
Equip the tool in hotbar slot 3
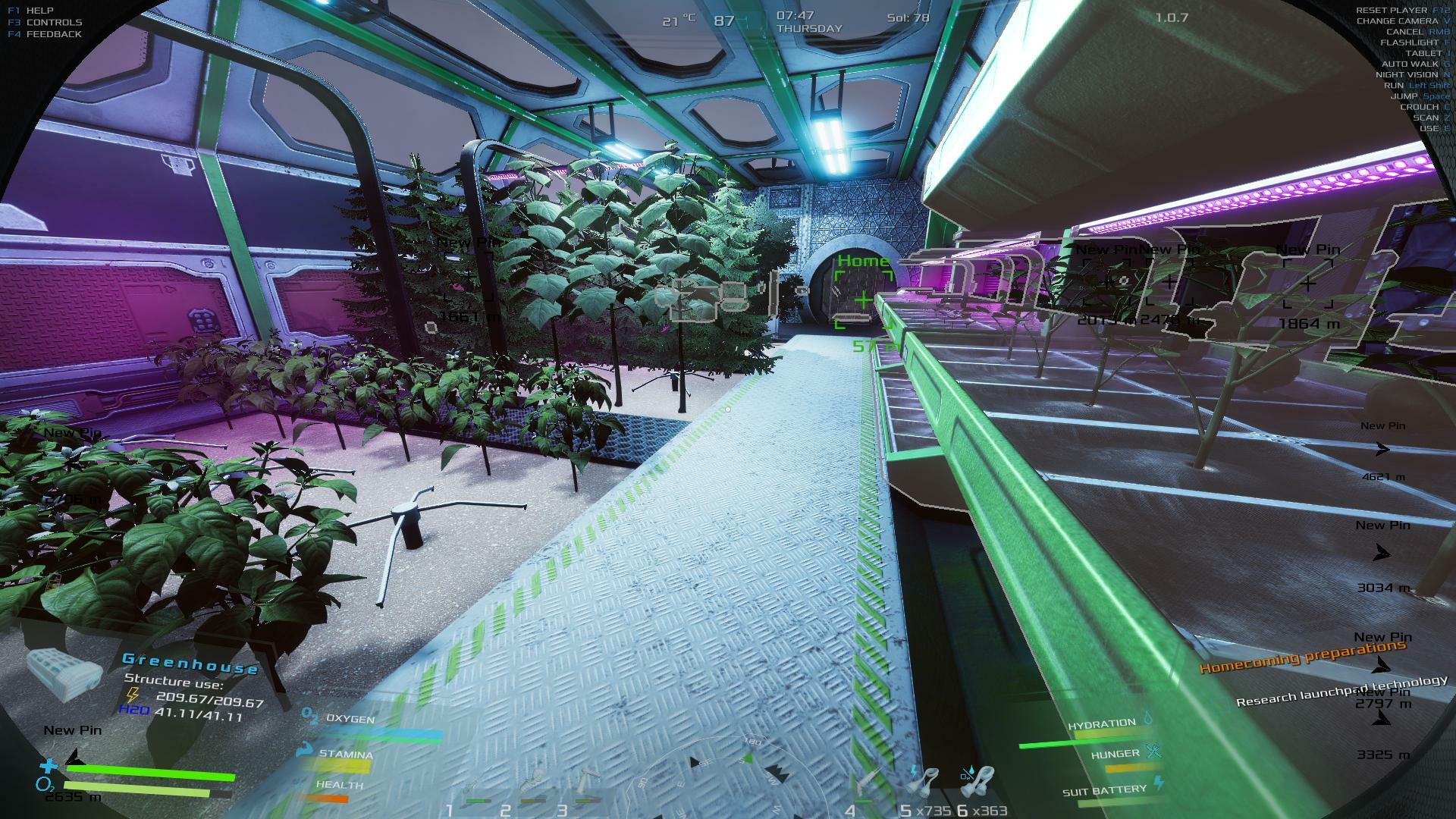pos(586,784)
